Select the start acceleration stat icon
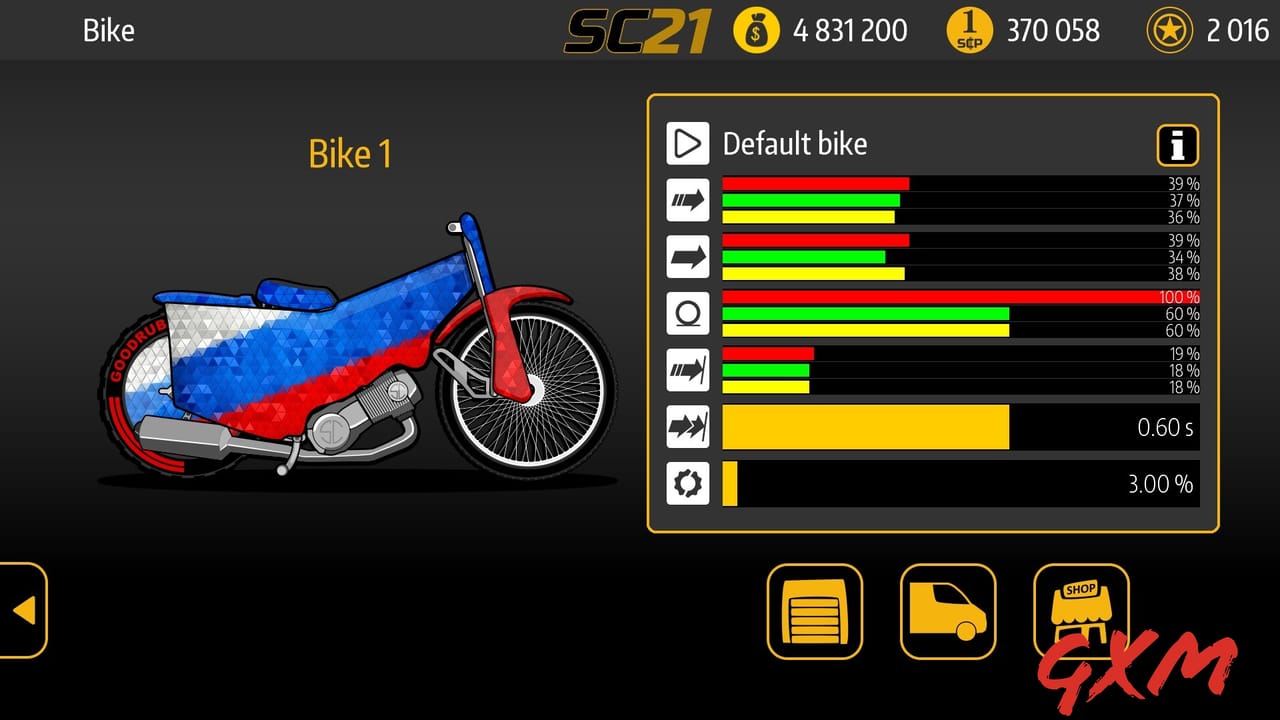Image resolution: width=1280 pixels, height=720 pixels. [x=688, y=370]
